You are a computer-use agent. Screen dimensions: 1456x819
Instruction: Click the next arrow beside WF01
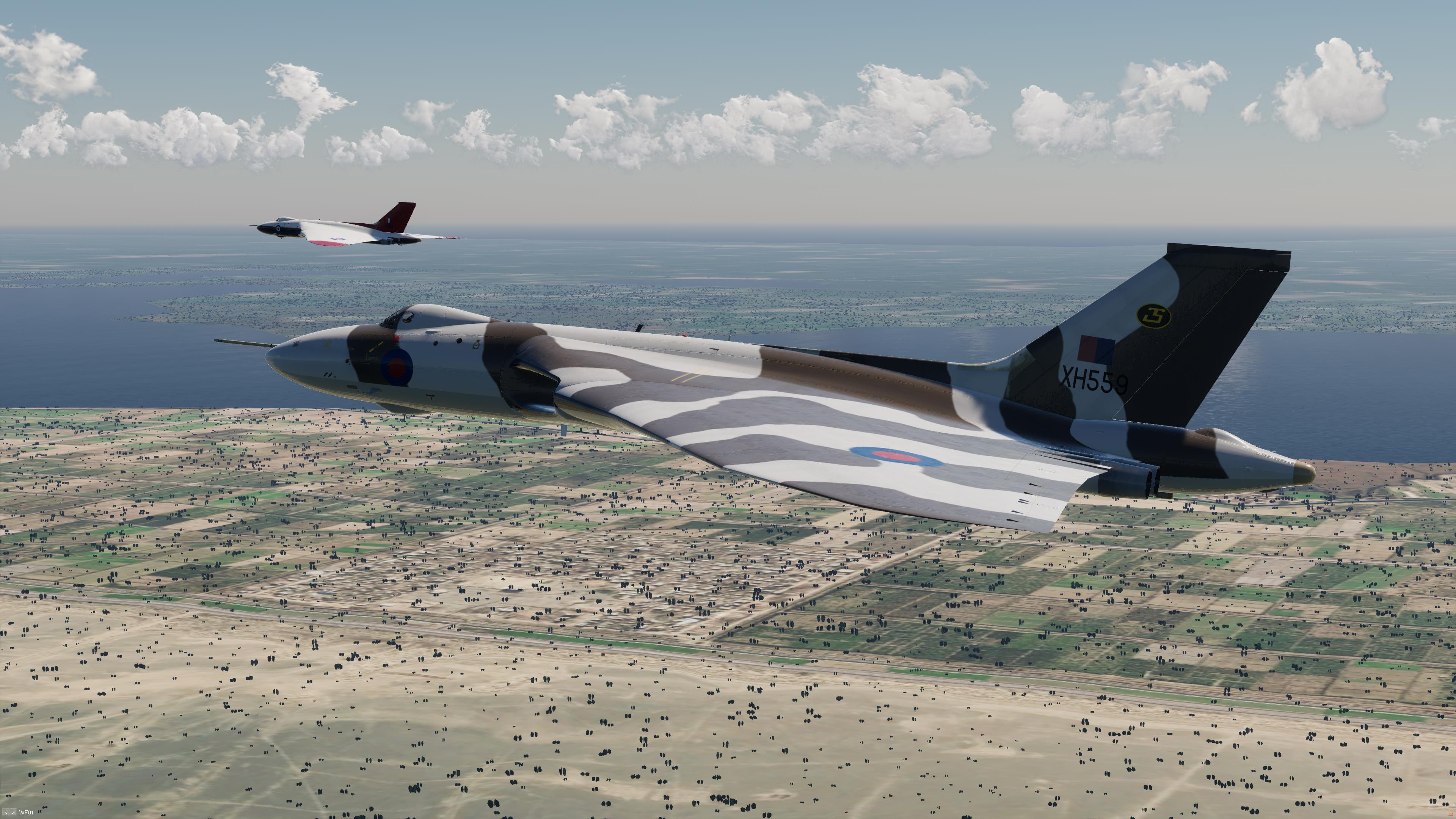coord(13,813)
